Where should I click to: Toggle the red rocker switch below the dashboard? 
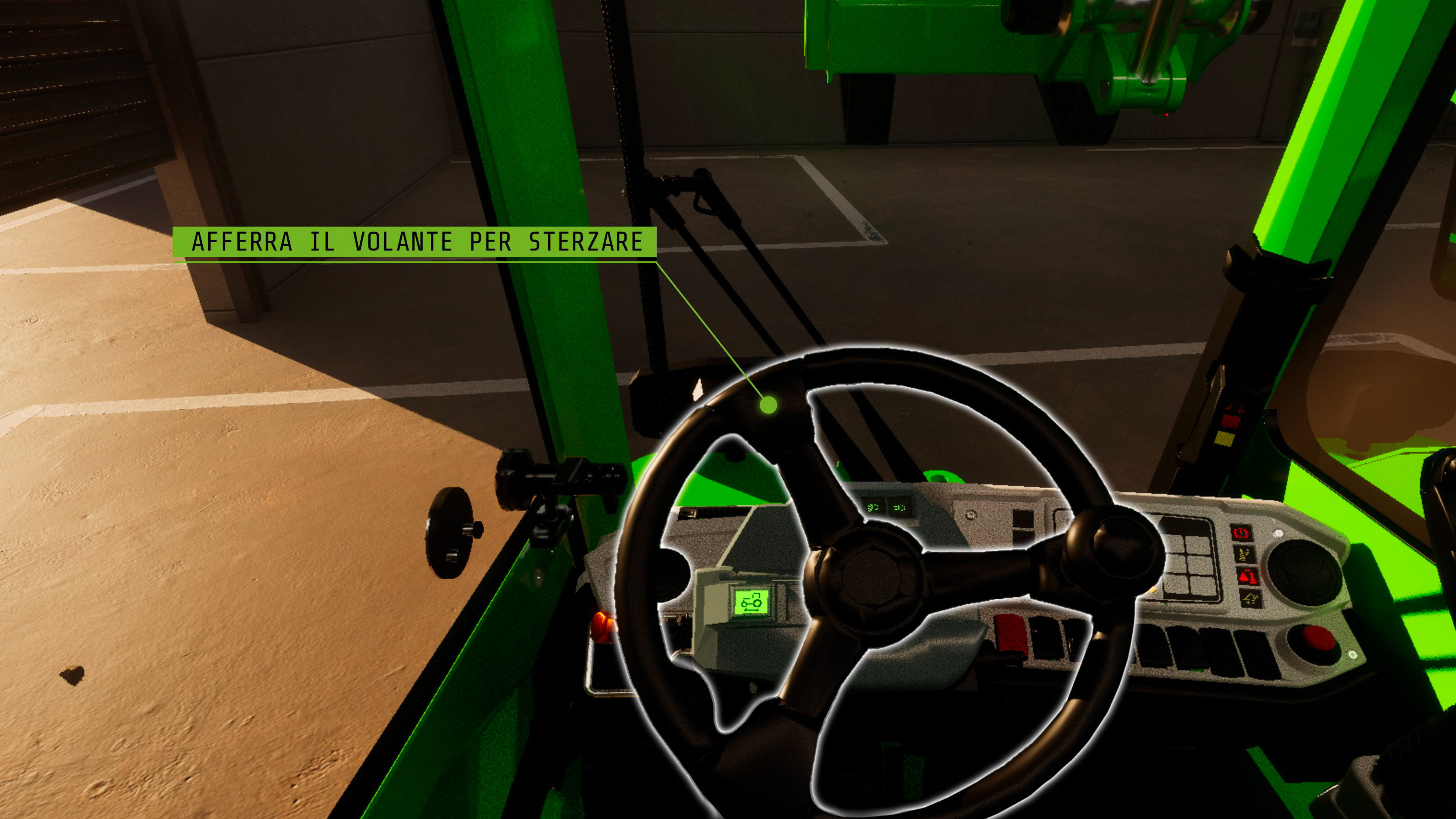click(1011, 635)
